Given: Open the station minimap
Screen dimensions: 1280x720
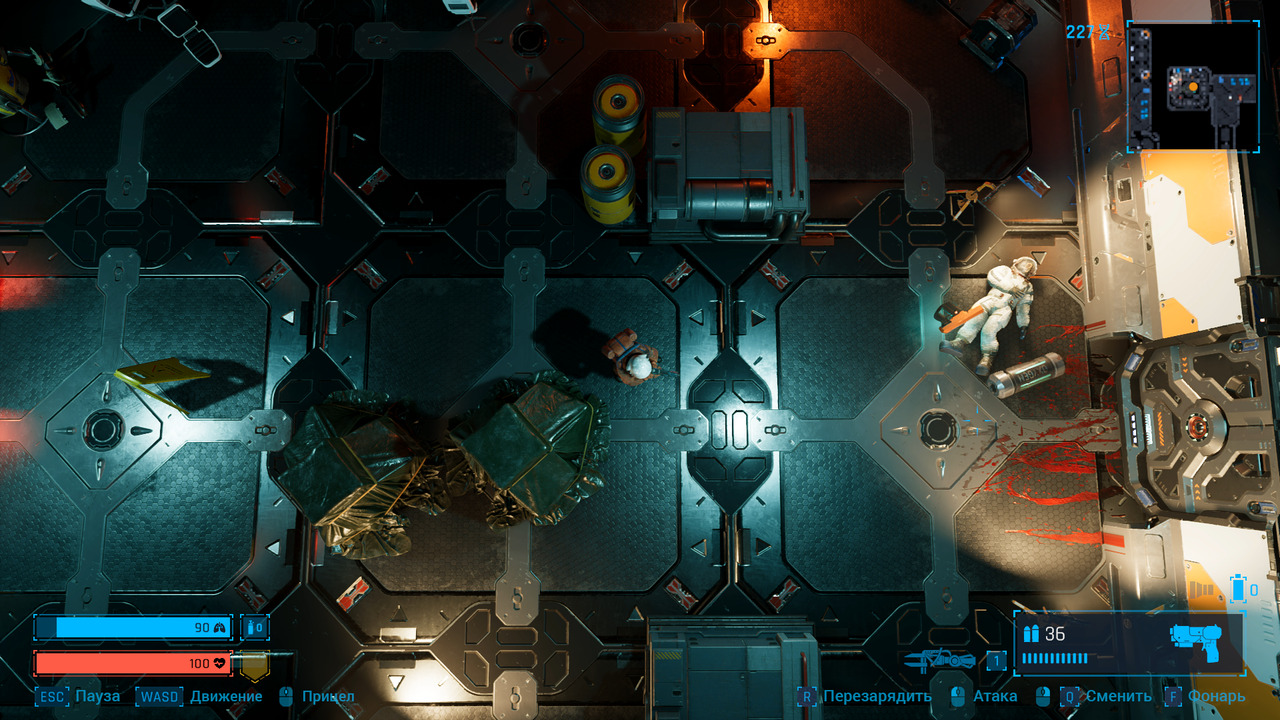Looking at the screenshot, I should [x=1193, y=86].
